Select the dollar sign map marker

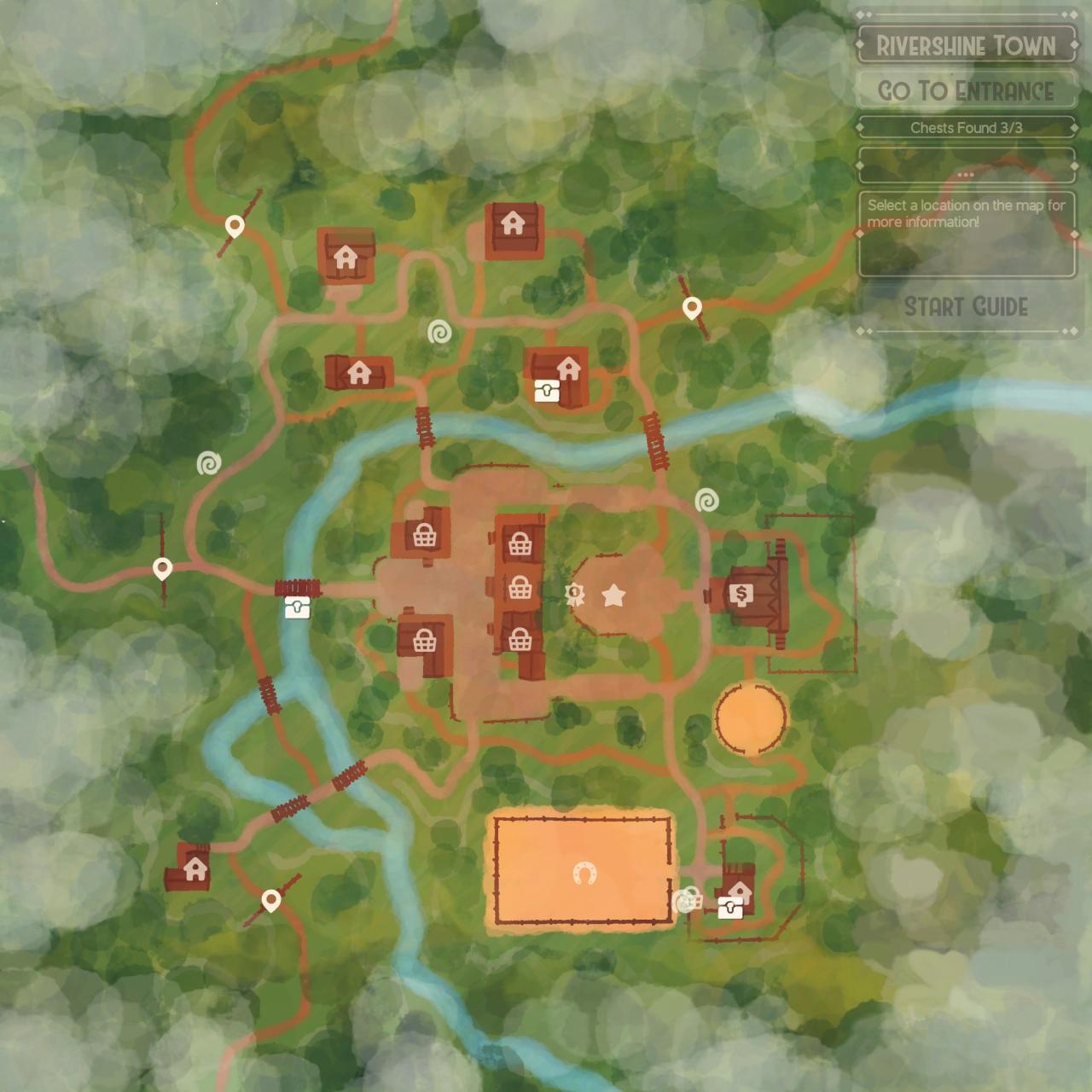tap(741, 595)
